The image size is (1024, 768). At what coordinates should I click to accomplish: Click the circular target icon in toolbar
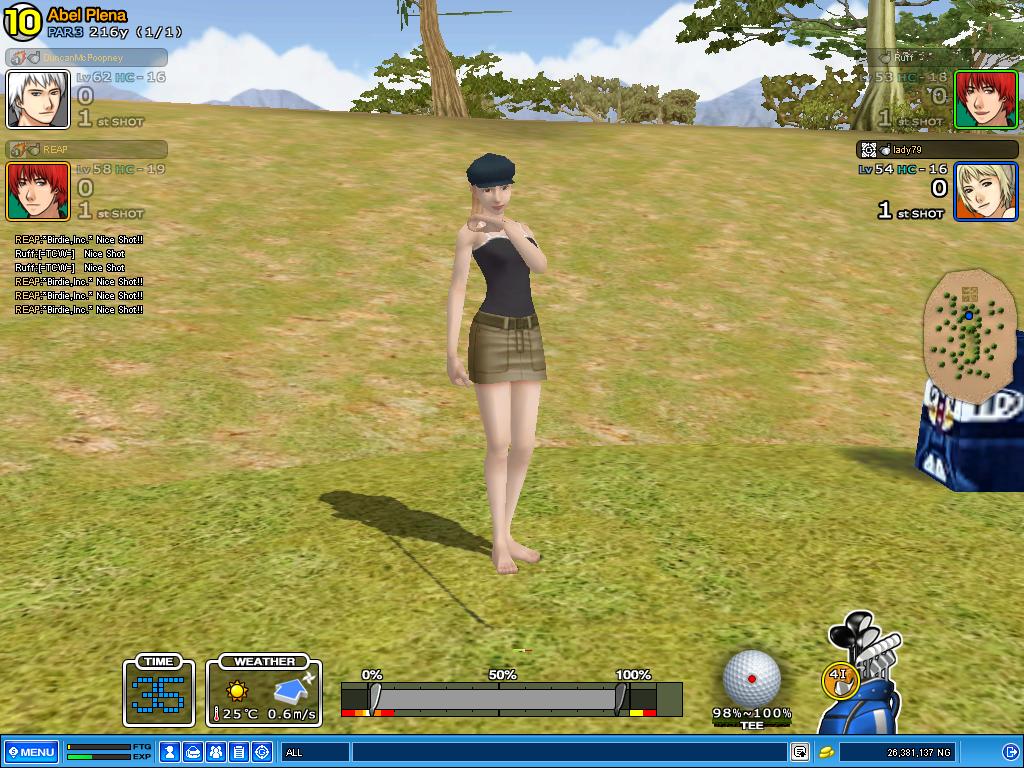(262, 752)
